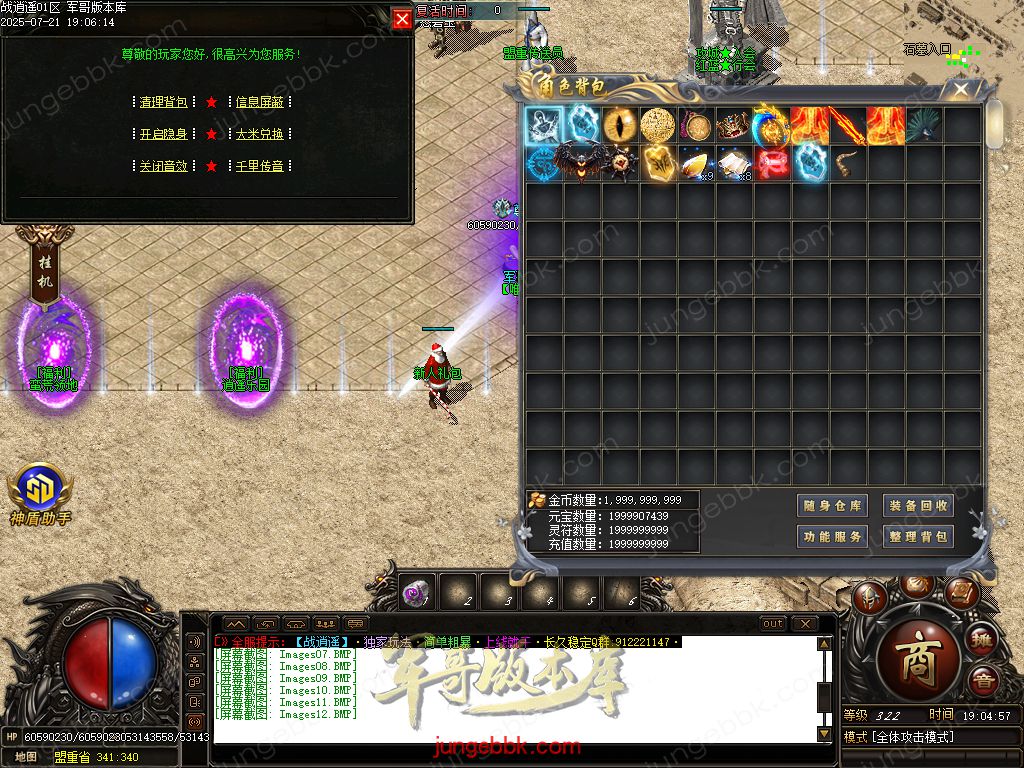Open the 神盾助手 helper icon
This screenshot has height=768, width=1024.
click(40, 490)
